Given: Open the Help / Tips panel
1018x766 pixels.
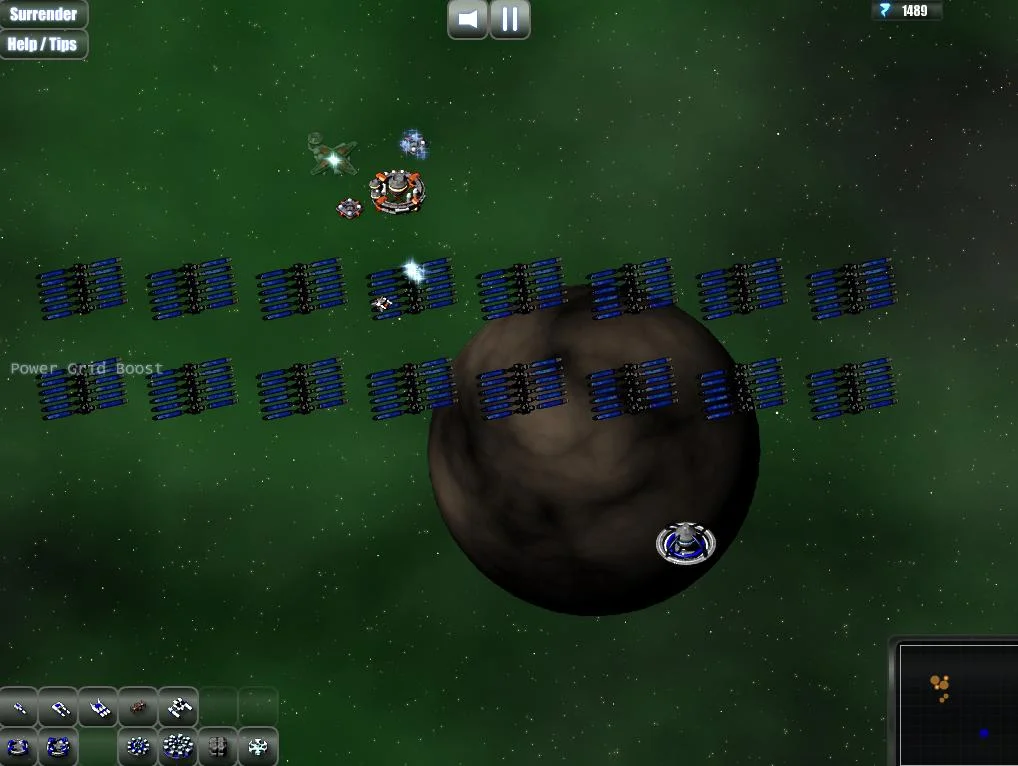Looking at the screenshot, I should [43, 44].
